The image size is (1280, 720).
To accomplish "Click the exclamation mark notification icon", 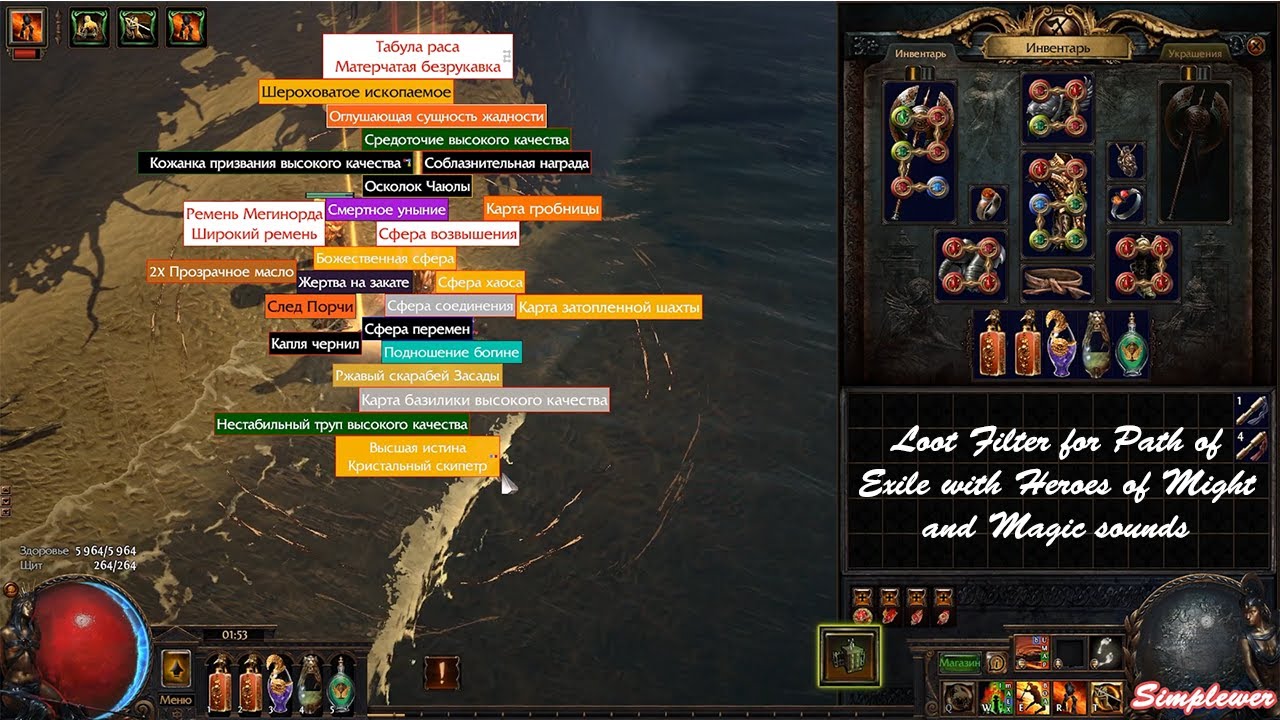I will pos(442,672).
